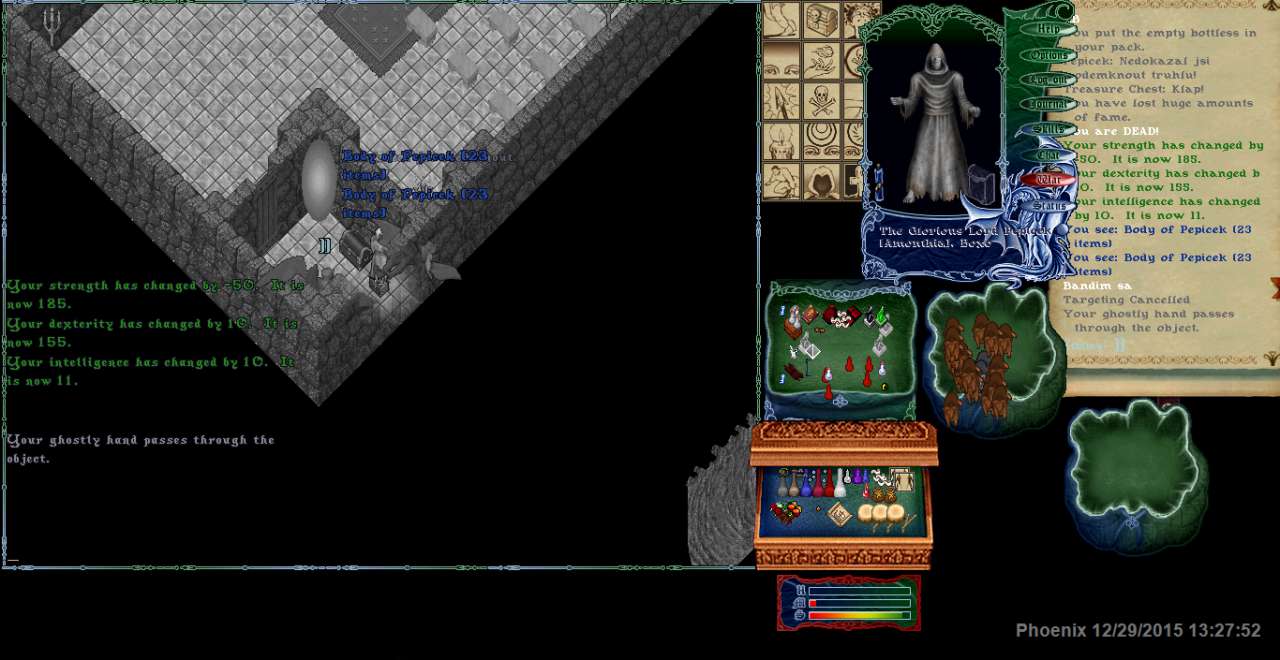Pick the fruit basket in the wooden chest
The image size is (1280, 660).
785,513
